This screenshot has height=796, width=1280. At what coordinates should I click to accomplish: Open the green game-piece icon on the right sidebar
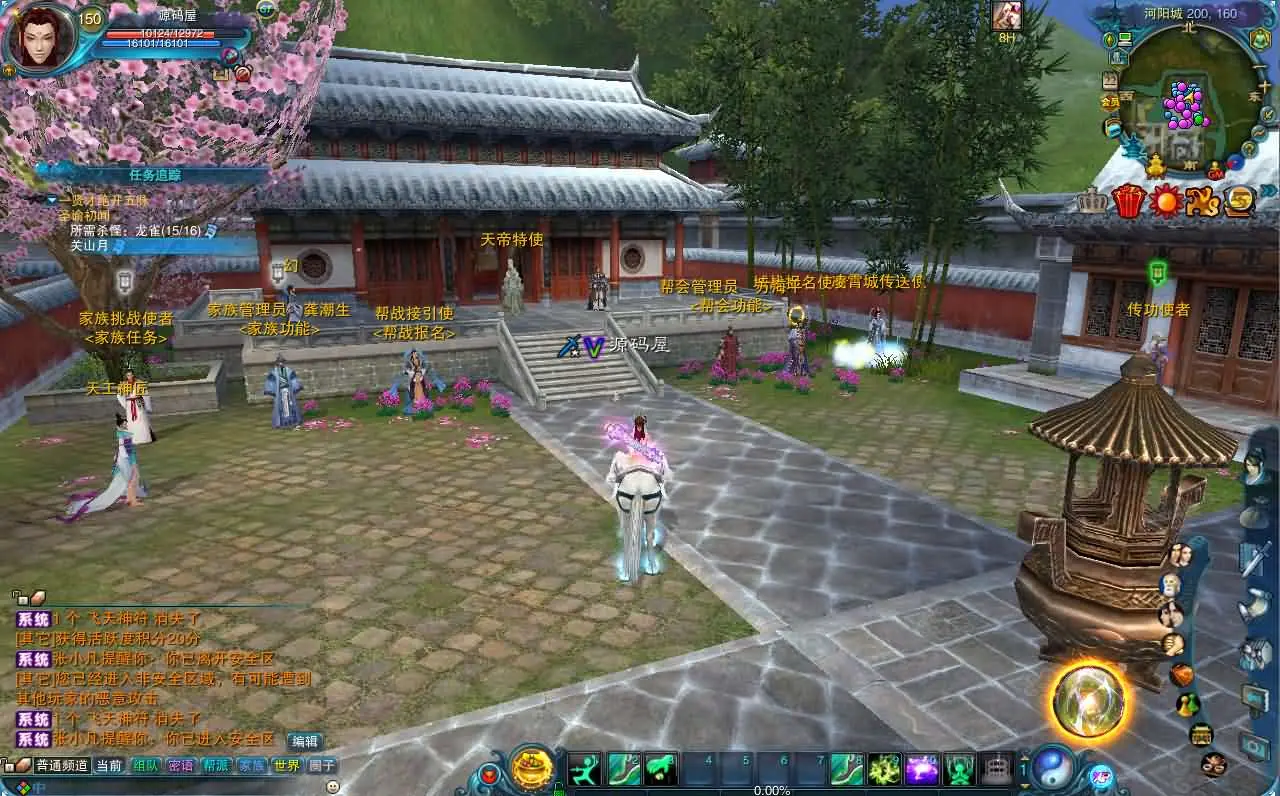pyautogui.click(x=1187, y=704)
